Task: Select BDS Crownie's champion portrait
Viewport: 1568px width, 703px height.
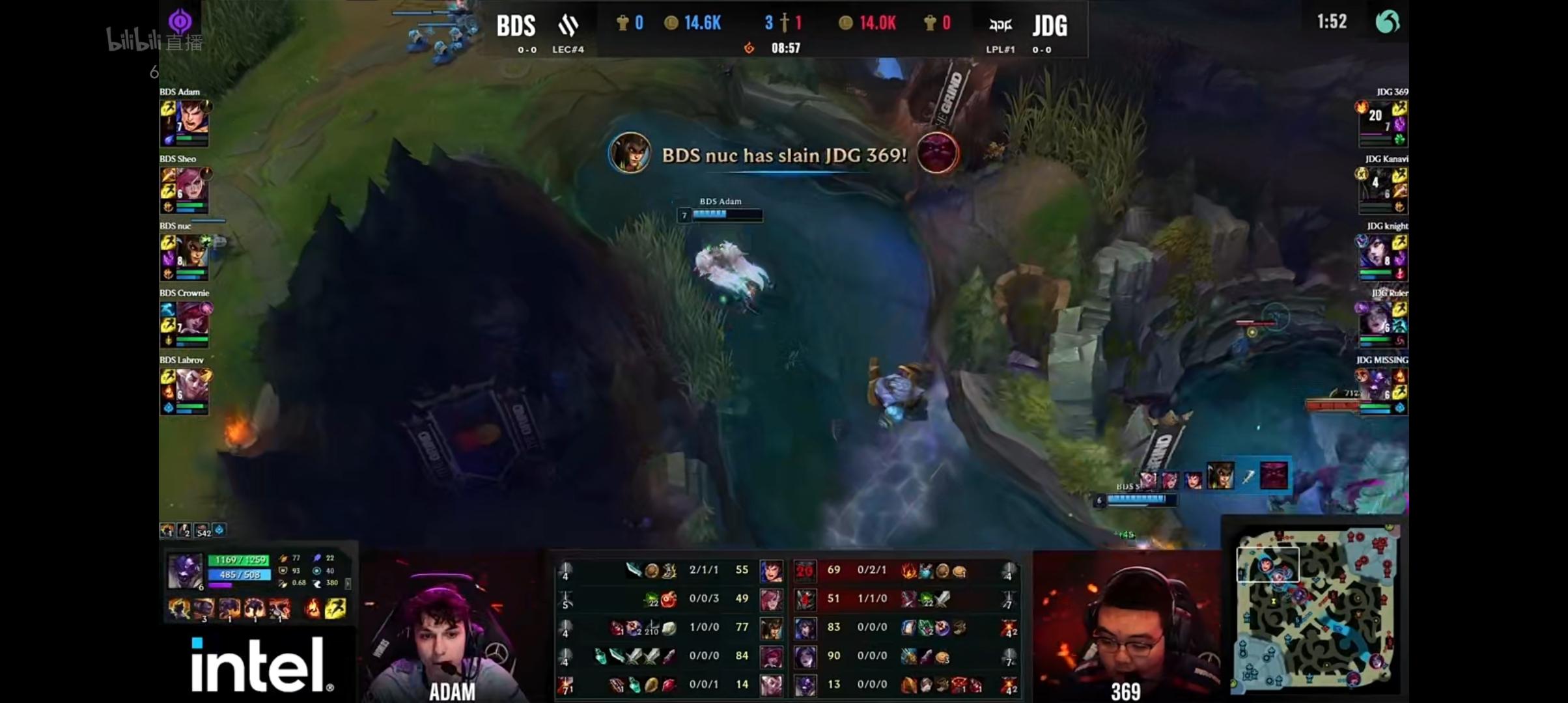Action: click(x=192, y=319)
